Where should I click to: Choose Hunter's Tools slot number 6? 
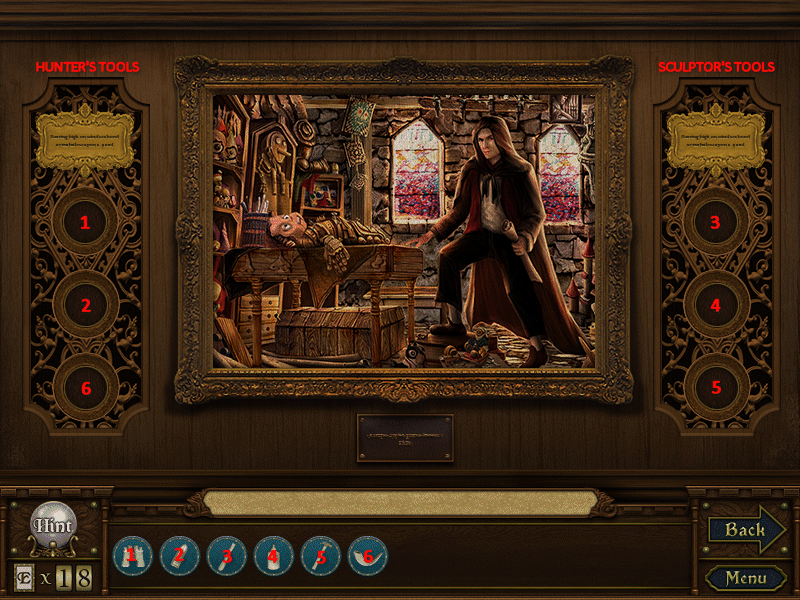pos(86,387)
